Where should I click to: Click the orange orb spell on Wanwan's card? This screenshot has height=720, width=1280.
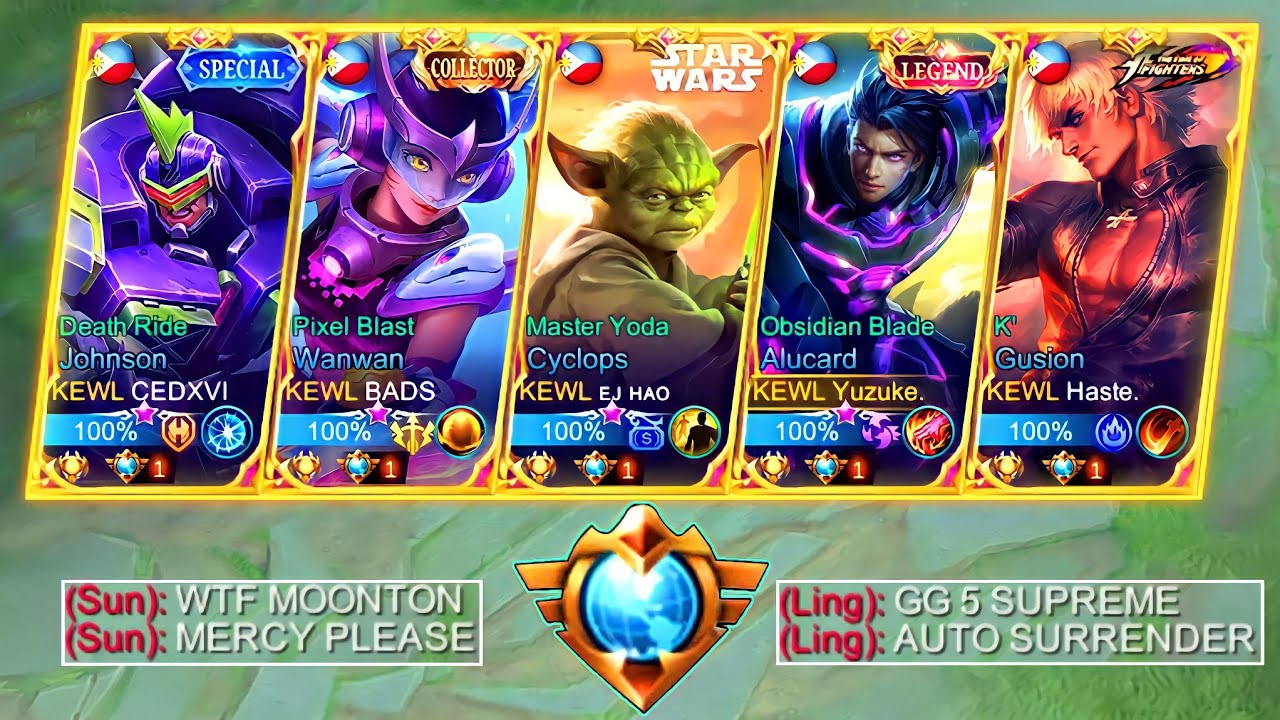pos(461,432)
